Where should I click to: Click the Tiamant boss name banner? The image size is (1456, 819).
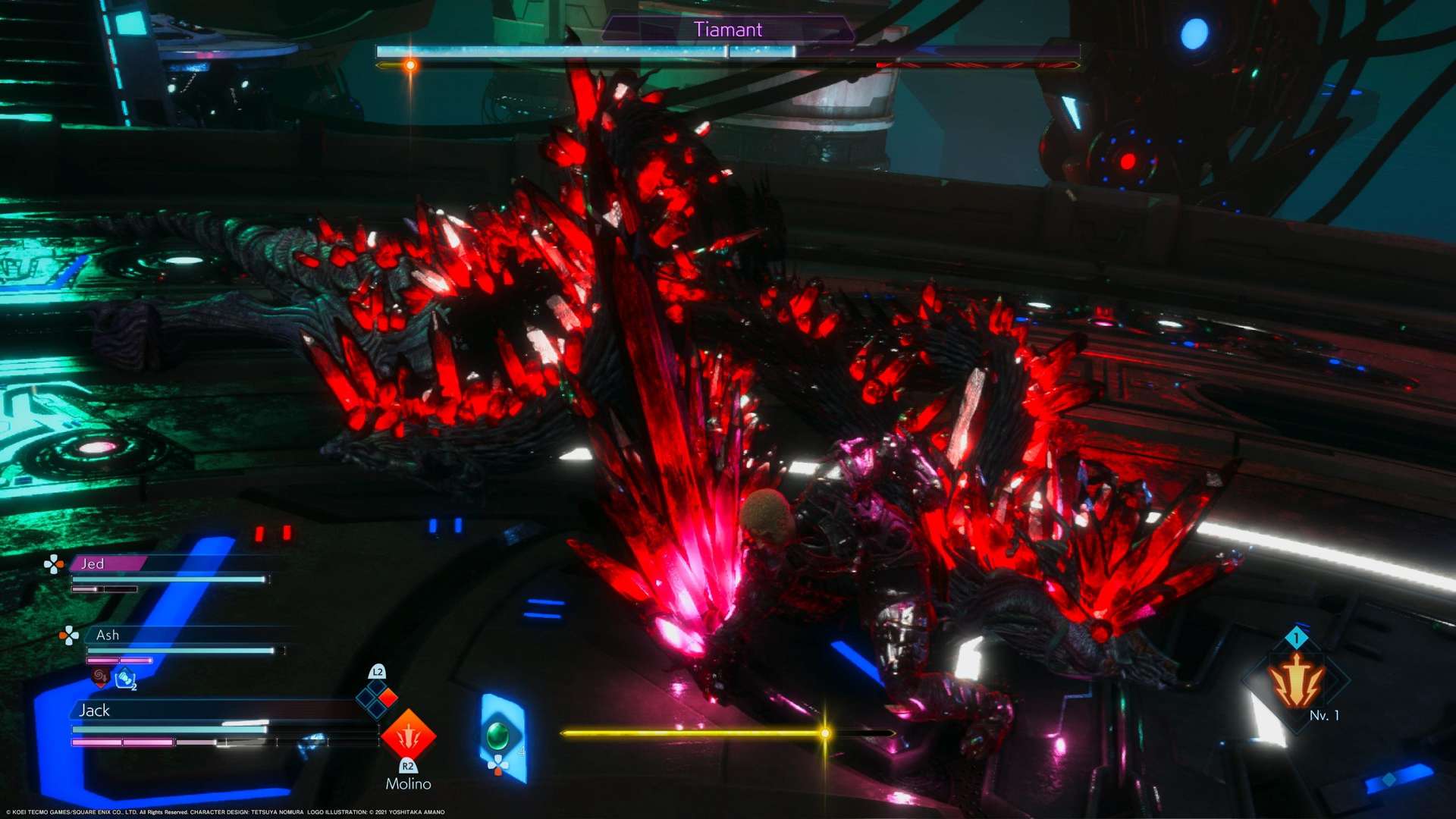tap(727, 30)
